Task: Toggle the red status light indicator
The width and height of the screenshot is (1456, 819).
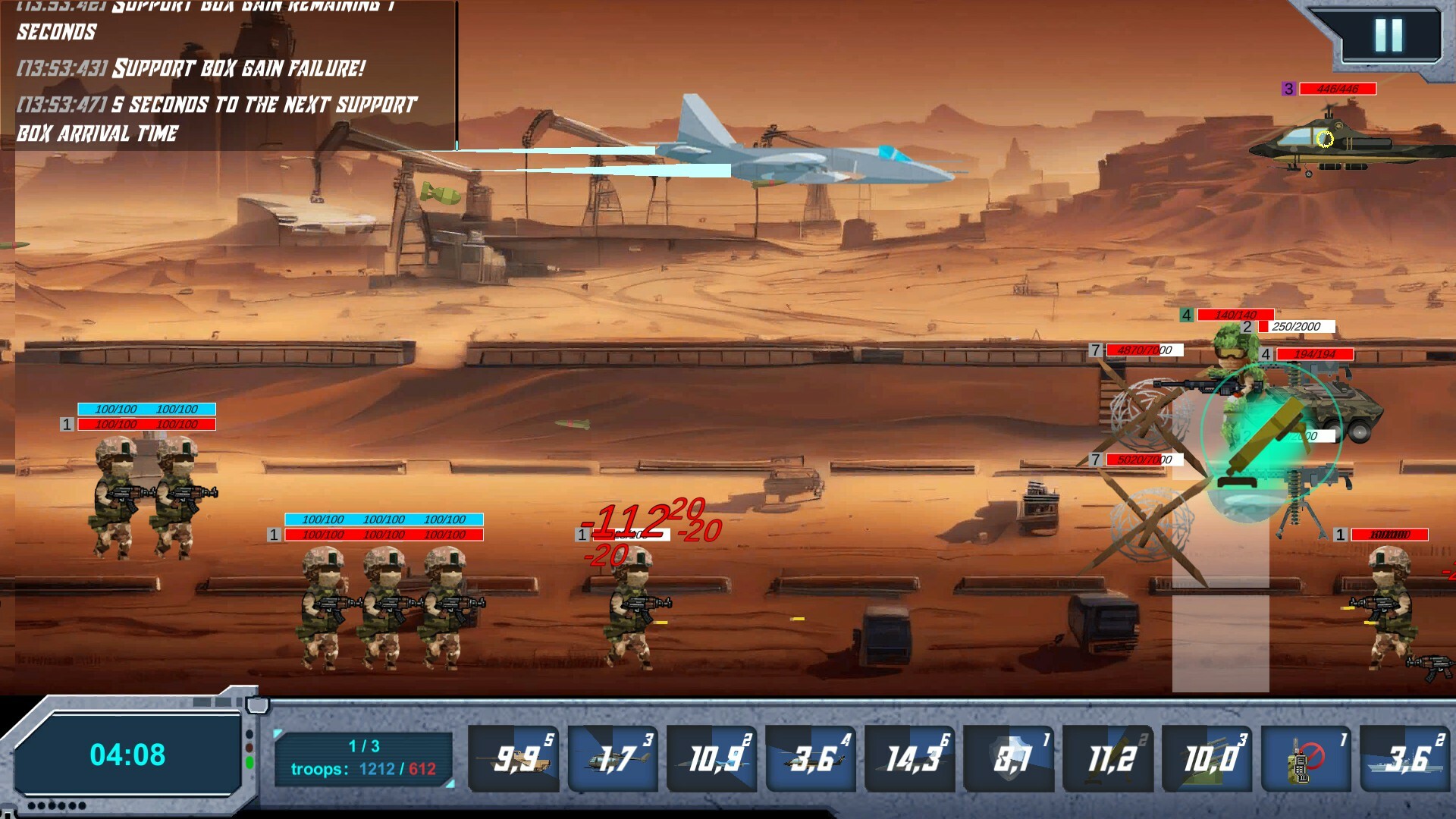Action: (249, 747)
